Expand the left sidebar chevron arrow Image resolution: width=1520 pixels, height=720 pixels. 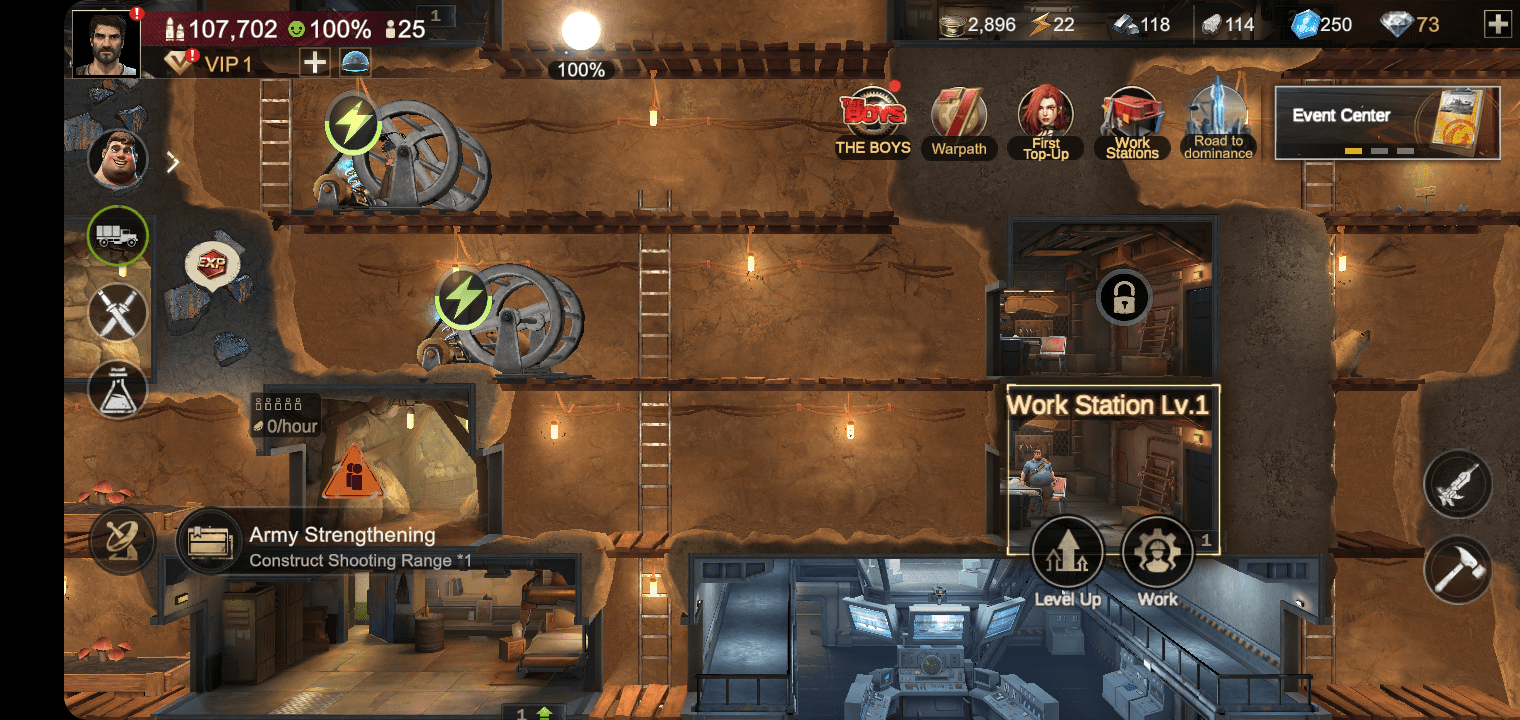pyautogui.click(x=173, y=160)
